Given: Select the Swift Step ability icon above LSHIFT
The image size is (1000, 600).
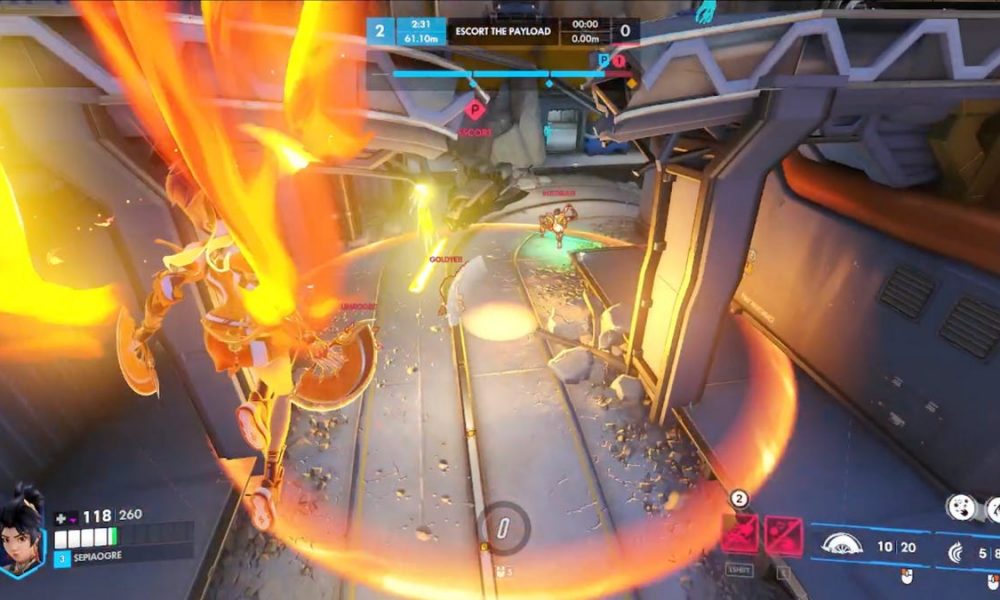Looking at the screenshot, I should pos(740,535).
